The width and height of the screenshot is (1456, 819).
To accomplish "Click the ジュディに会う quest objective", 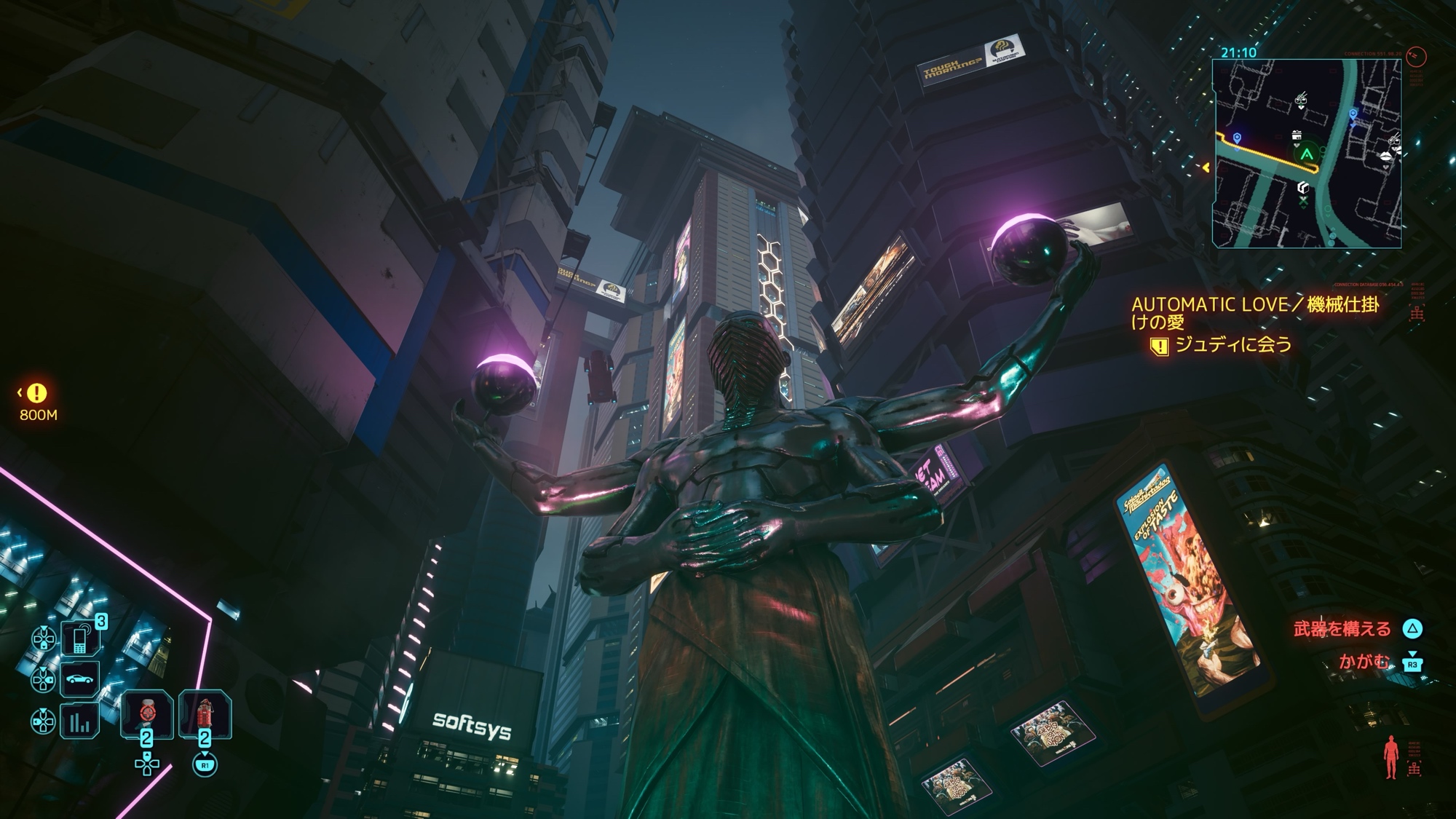I will pos(1233,344).
